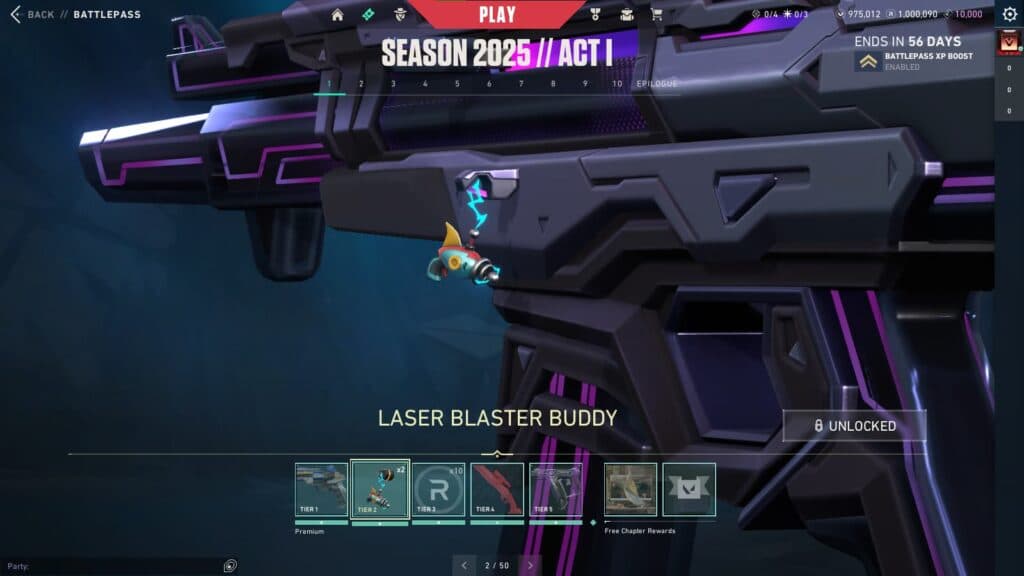Go to the next reward page arrow
The image size is (1024, 576).
(x=530, y=565)
